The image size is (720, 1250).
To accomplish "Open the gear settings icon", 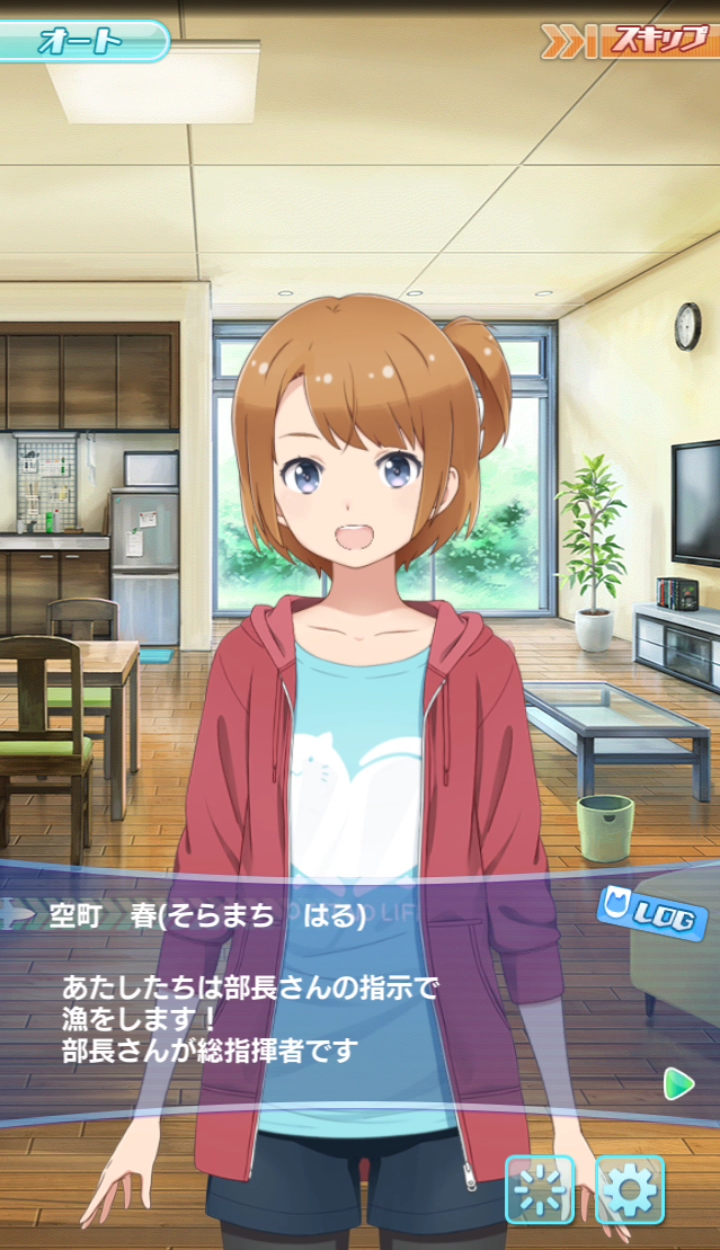I will pos(630,1189).
